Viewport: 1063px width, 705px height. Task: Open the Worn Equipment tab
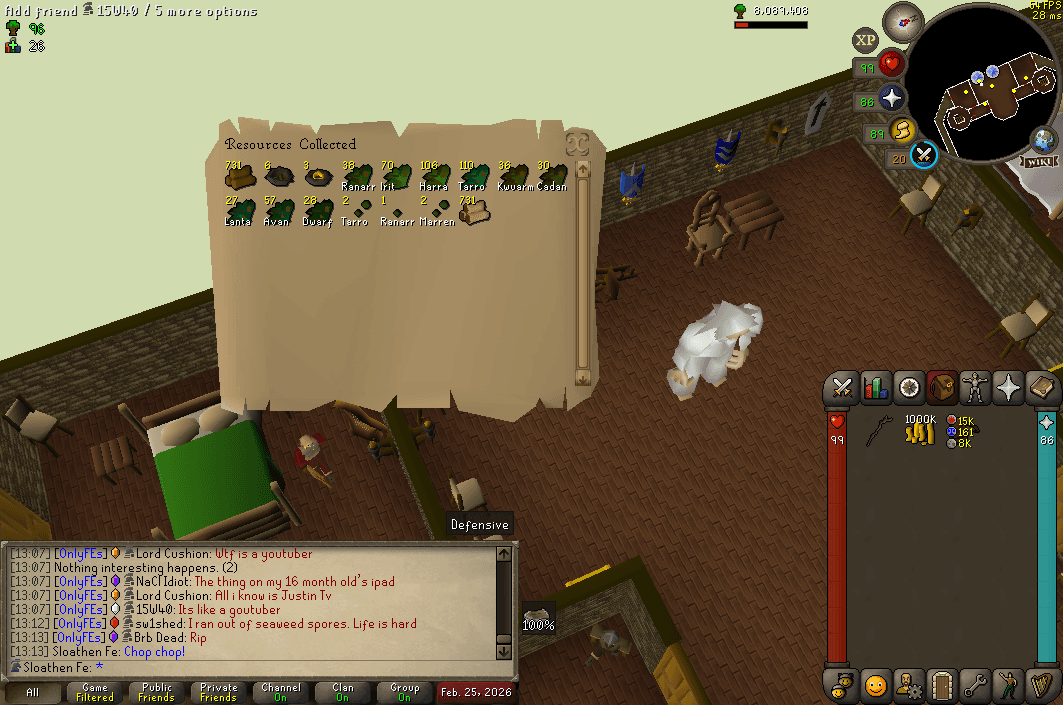click(x=975, y=388)
